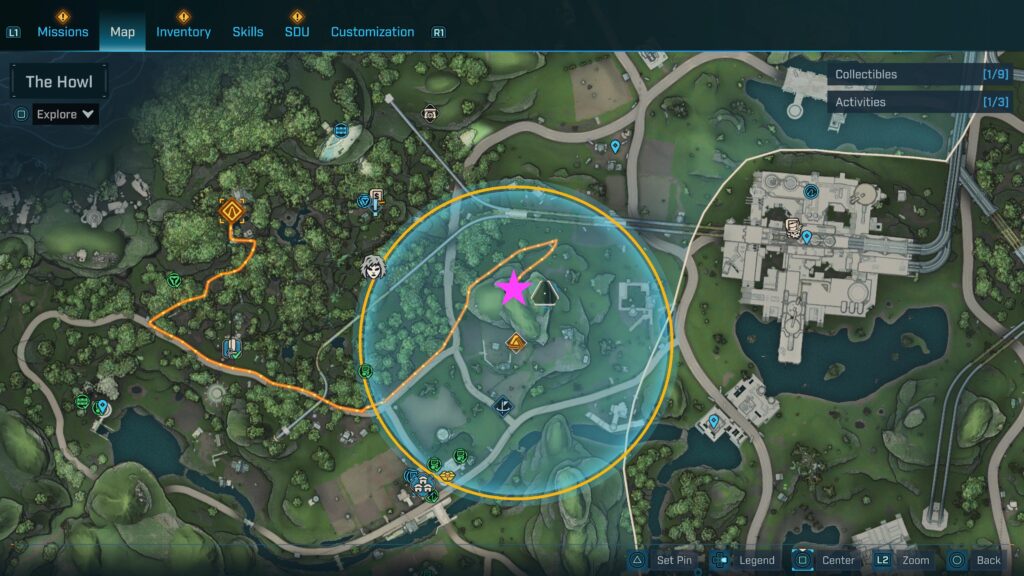Select the Map tab
Screen dimensions: 1024x576
pos(122,32)
